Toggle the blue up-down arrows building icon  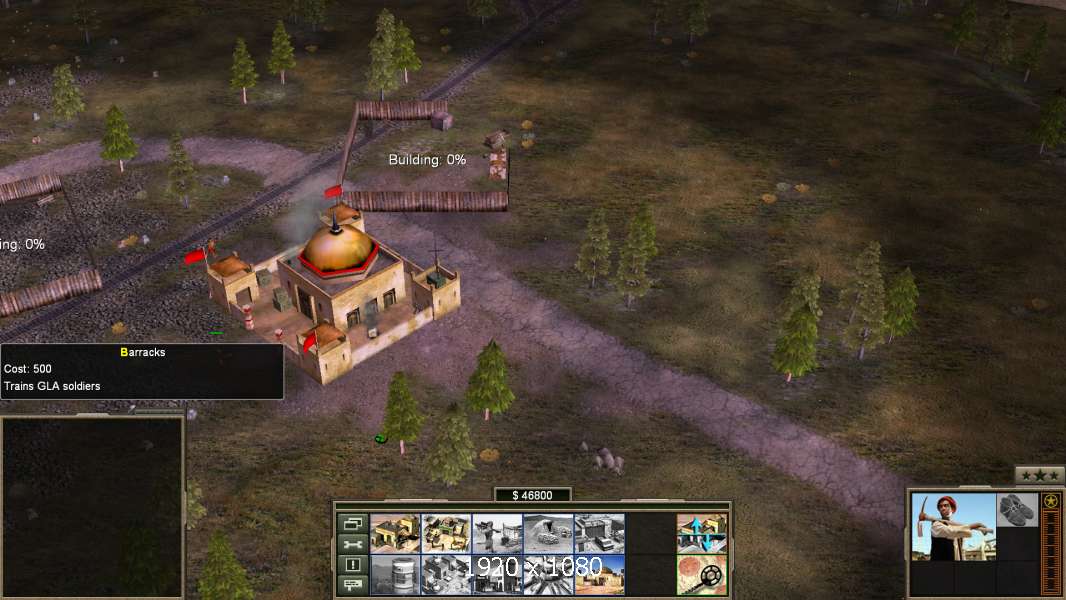click(701, 533)
